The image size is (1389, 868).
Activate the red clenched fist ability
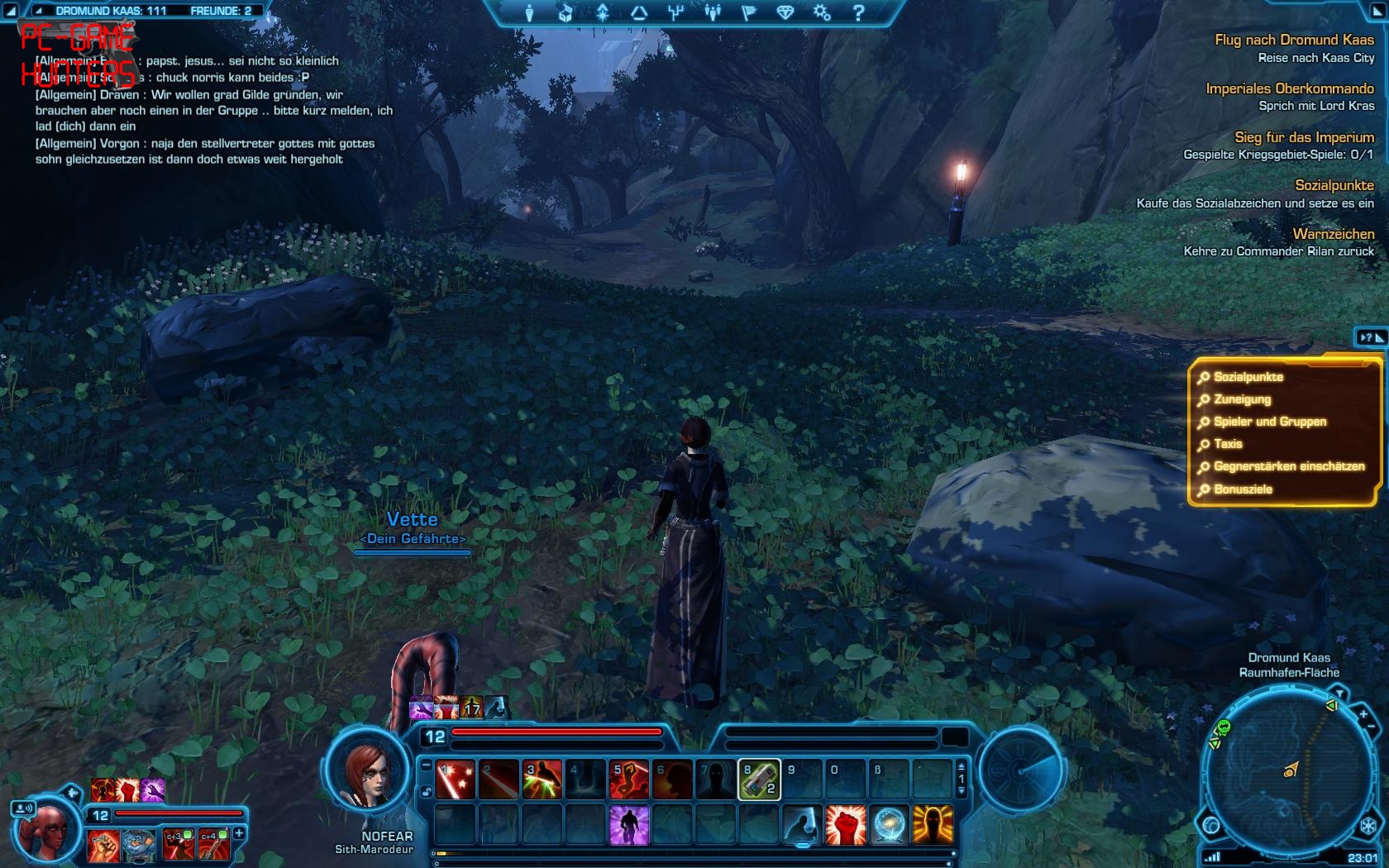click(x=845, y=825)
